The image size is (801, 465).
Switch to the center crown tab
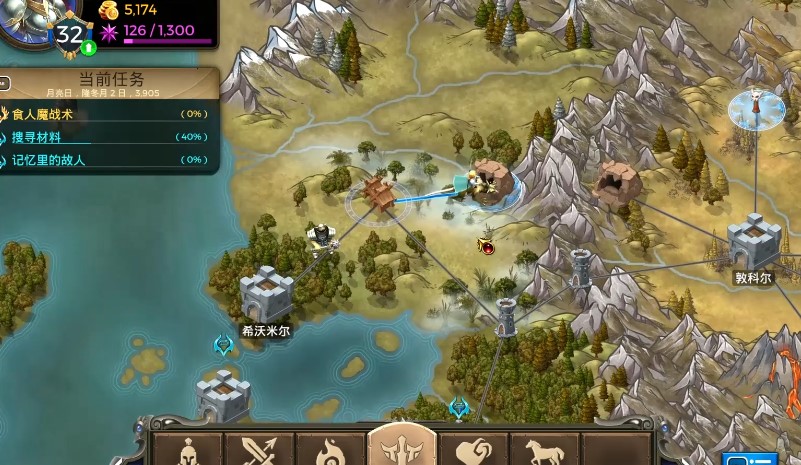(402, 447)
